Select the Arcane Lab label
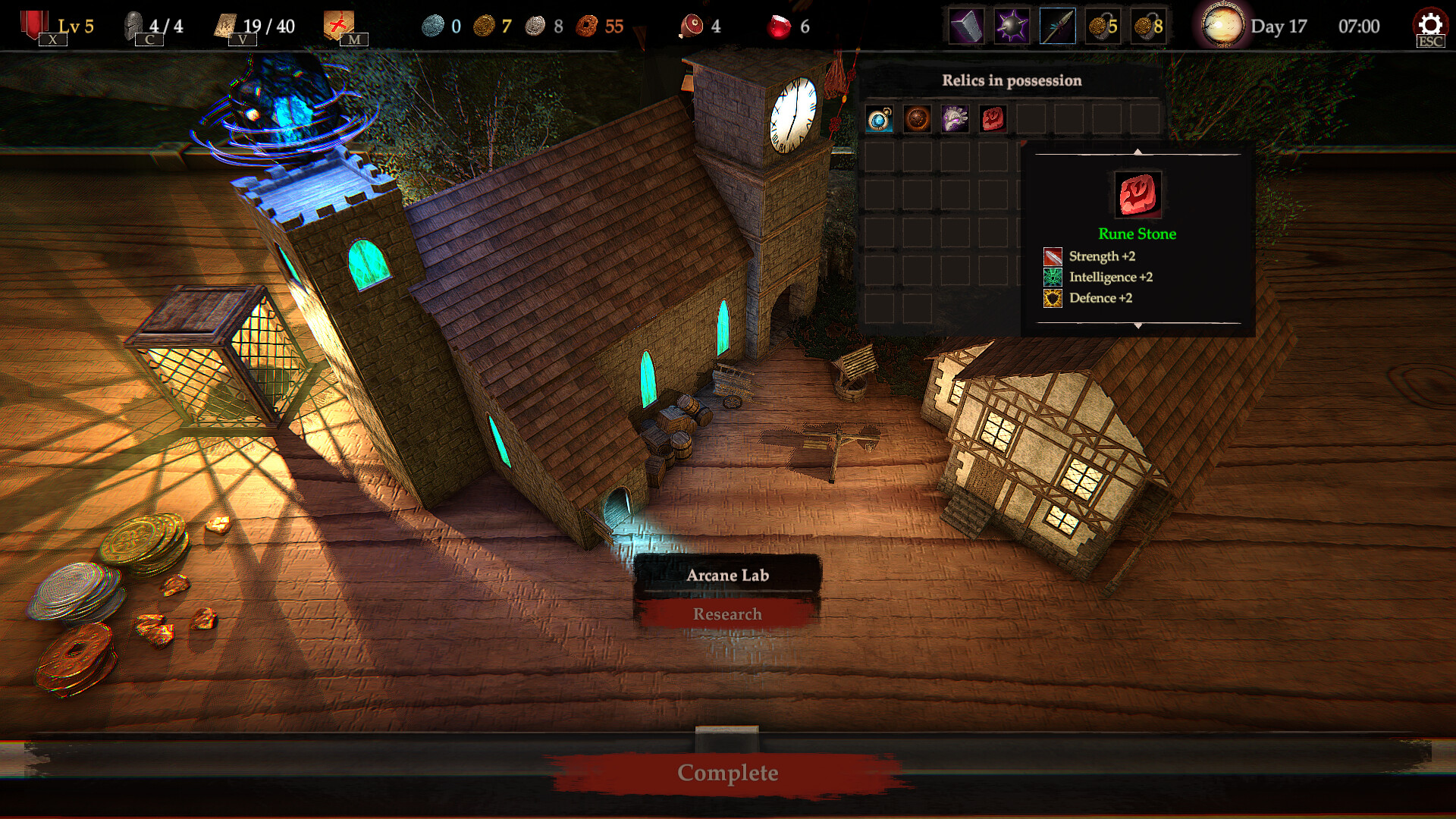The height and width of the screenshot is (819, 1456). click(x=726, y=575)
